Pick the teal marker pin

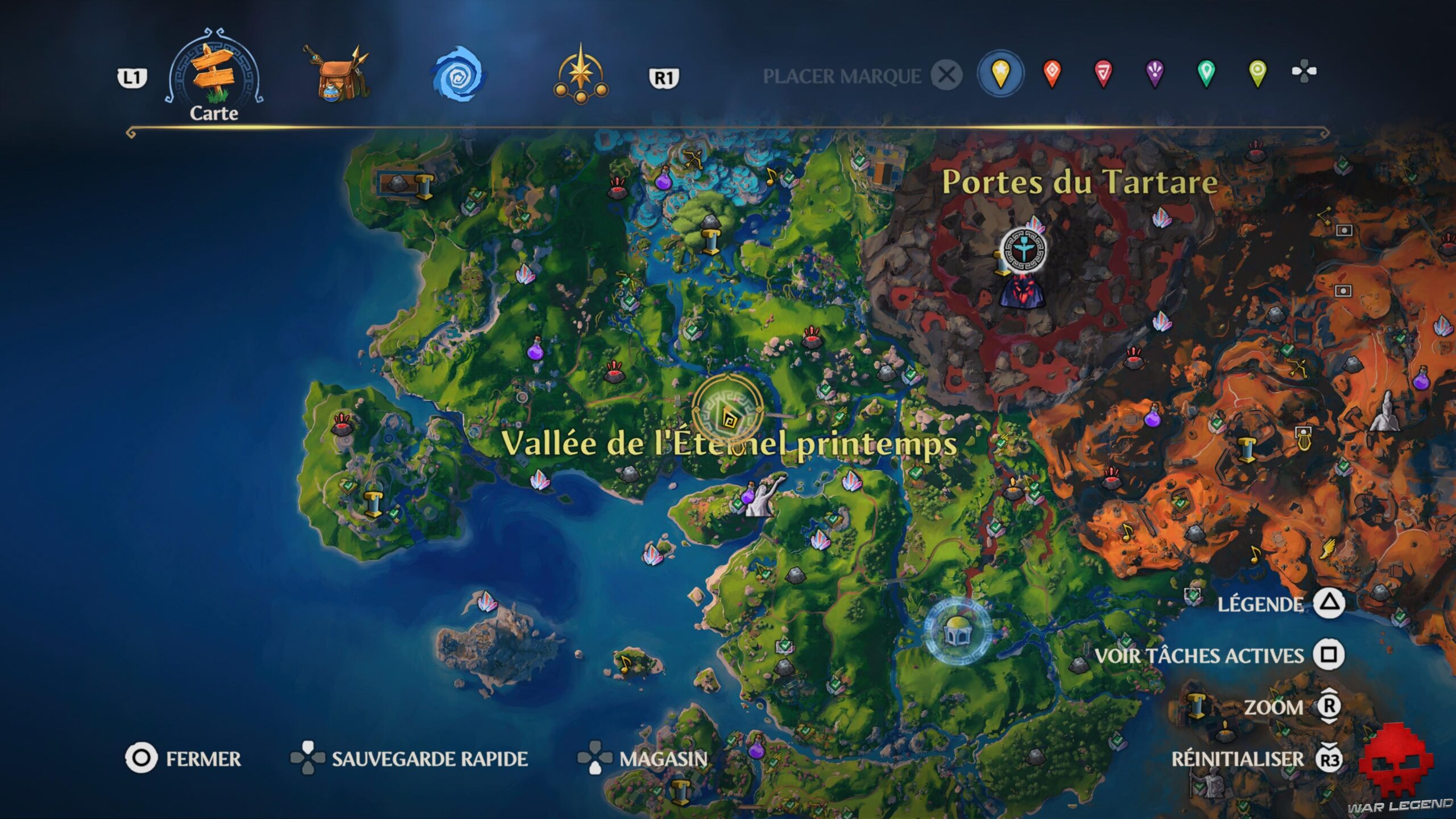click(x=1205, y=72)
